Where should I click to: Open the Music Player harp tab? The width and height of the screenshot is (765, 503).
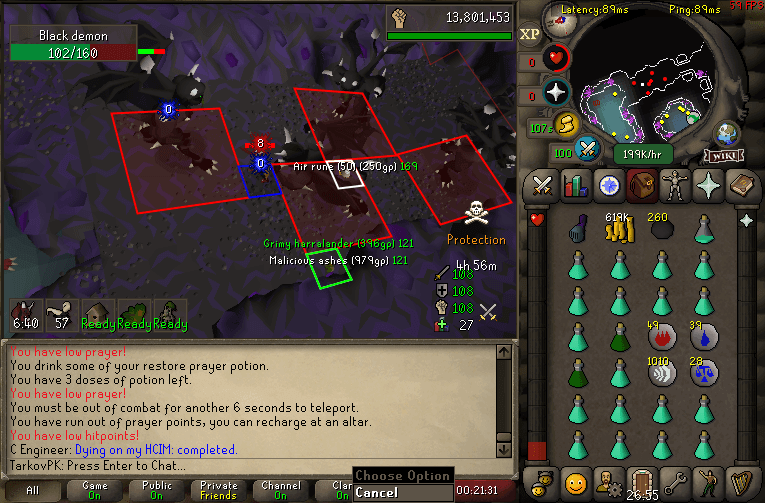[740, 480]
